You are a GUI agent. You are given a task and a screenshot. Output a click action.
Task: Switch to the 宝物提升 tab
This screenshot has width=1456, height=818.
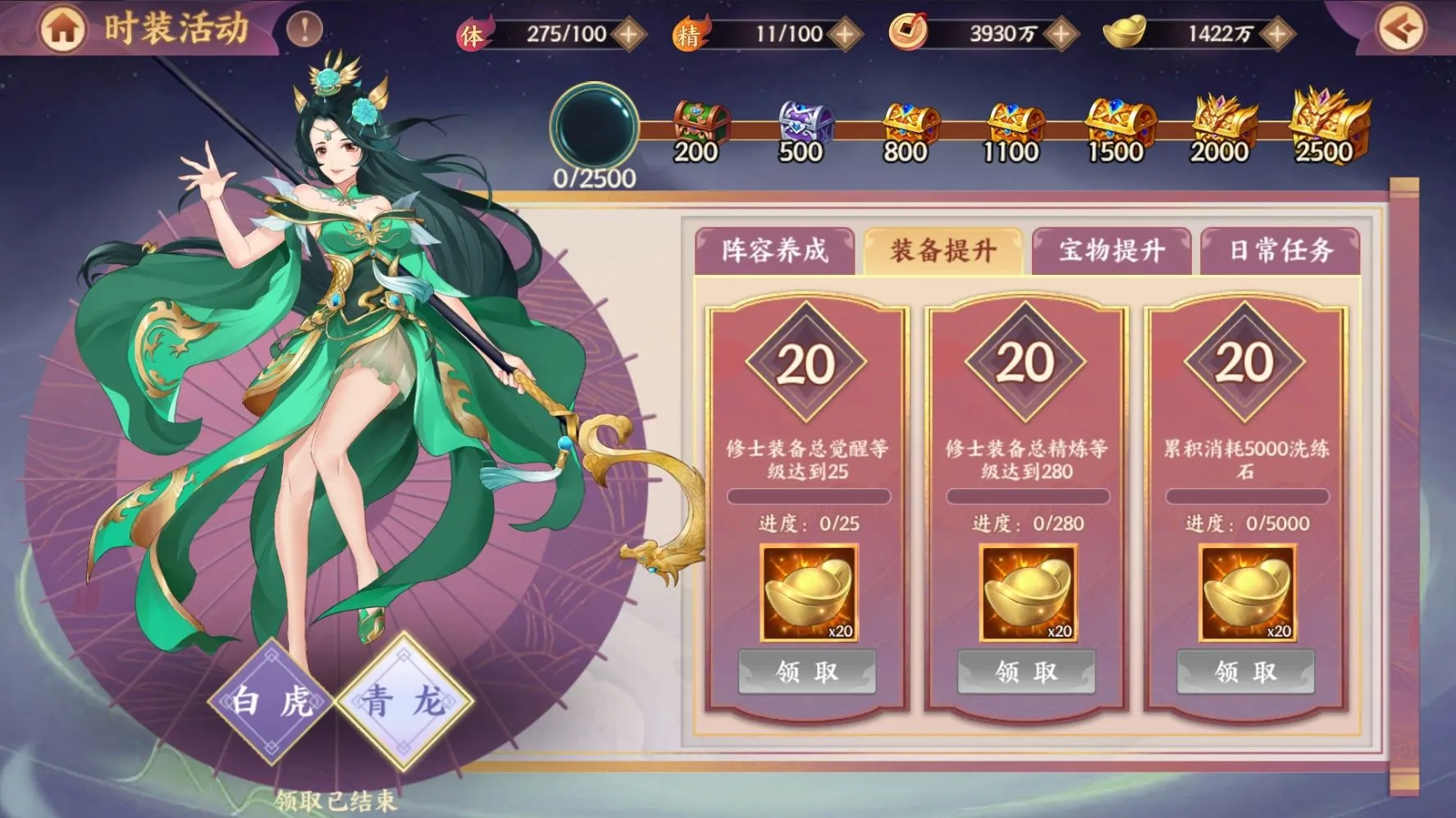point(1111,250)
